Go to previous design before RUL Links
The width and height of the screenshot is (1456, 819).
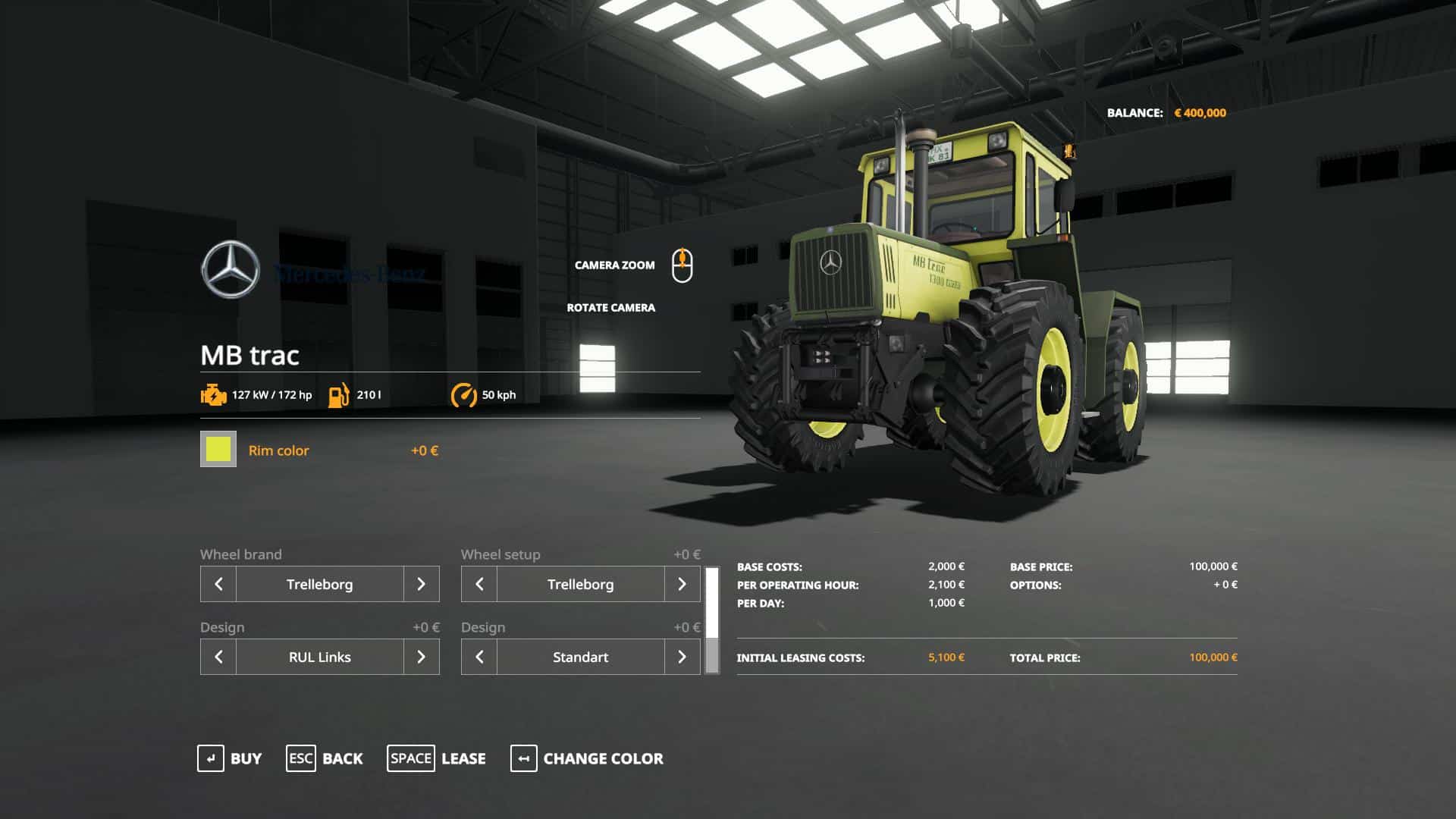click(x=218, y=657)
